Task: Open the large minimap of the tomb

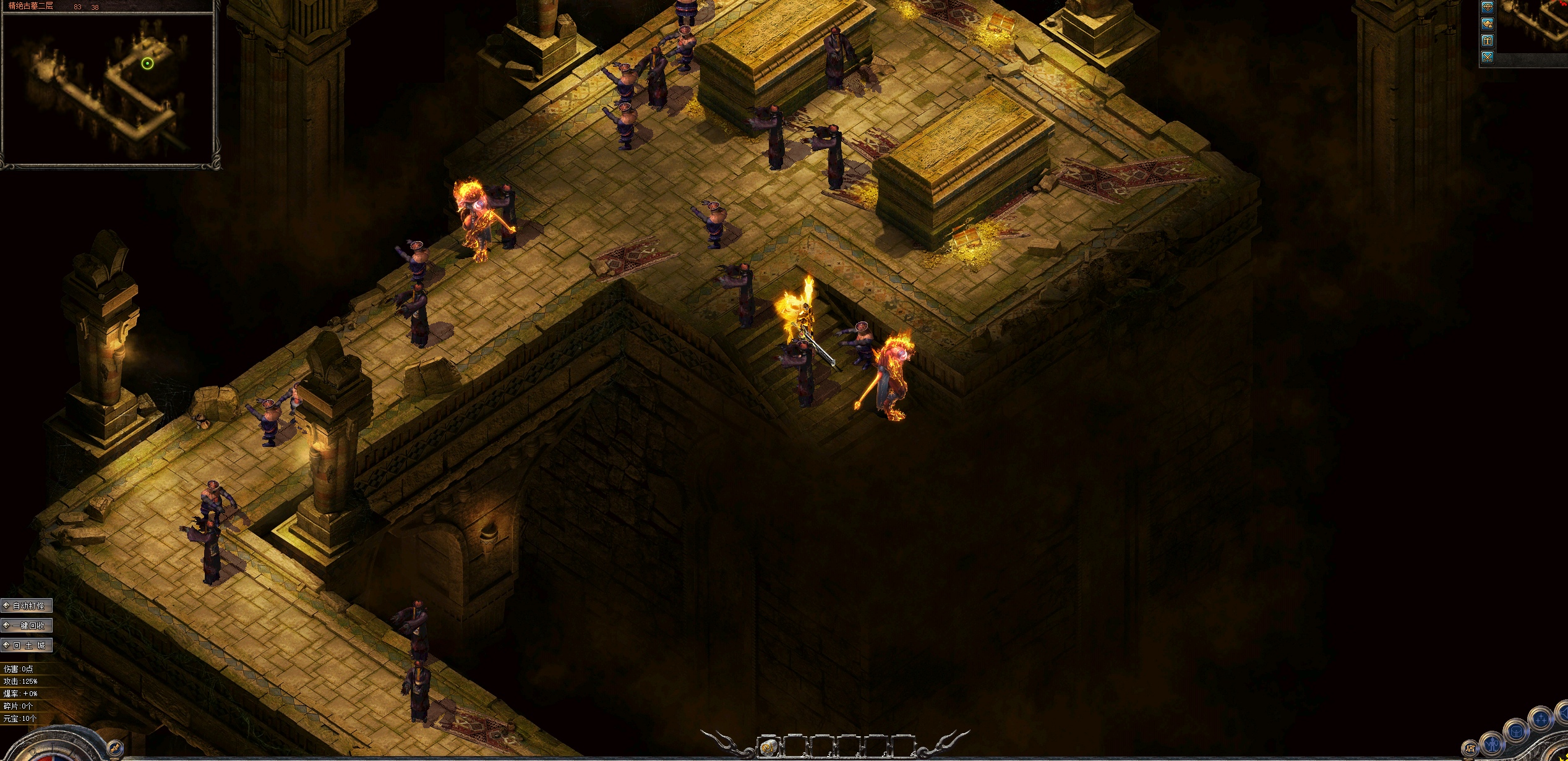Action: click(x=109, y=87)
